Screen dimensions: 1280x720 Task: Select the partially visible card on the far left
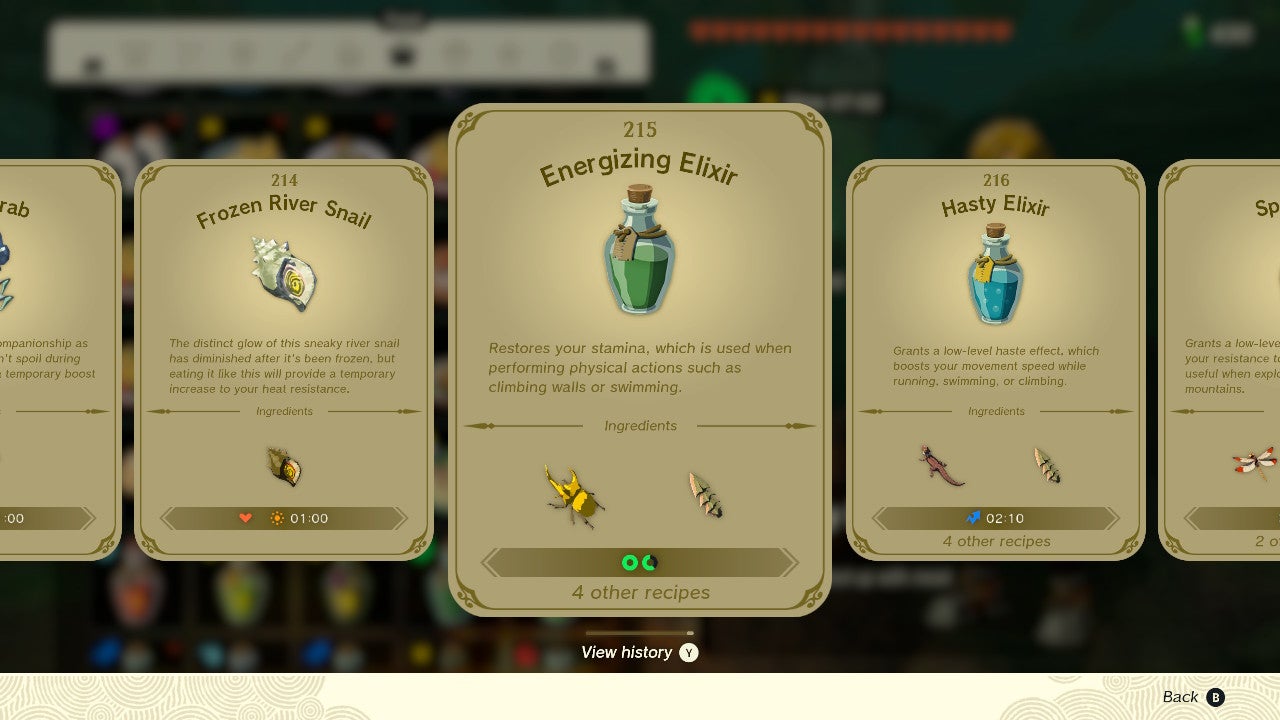pos(55,360)
